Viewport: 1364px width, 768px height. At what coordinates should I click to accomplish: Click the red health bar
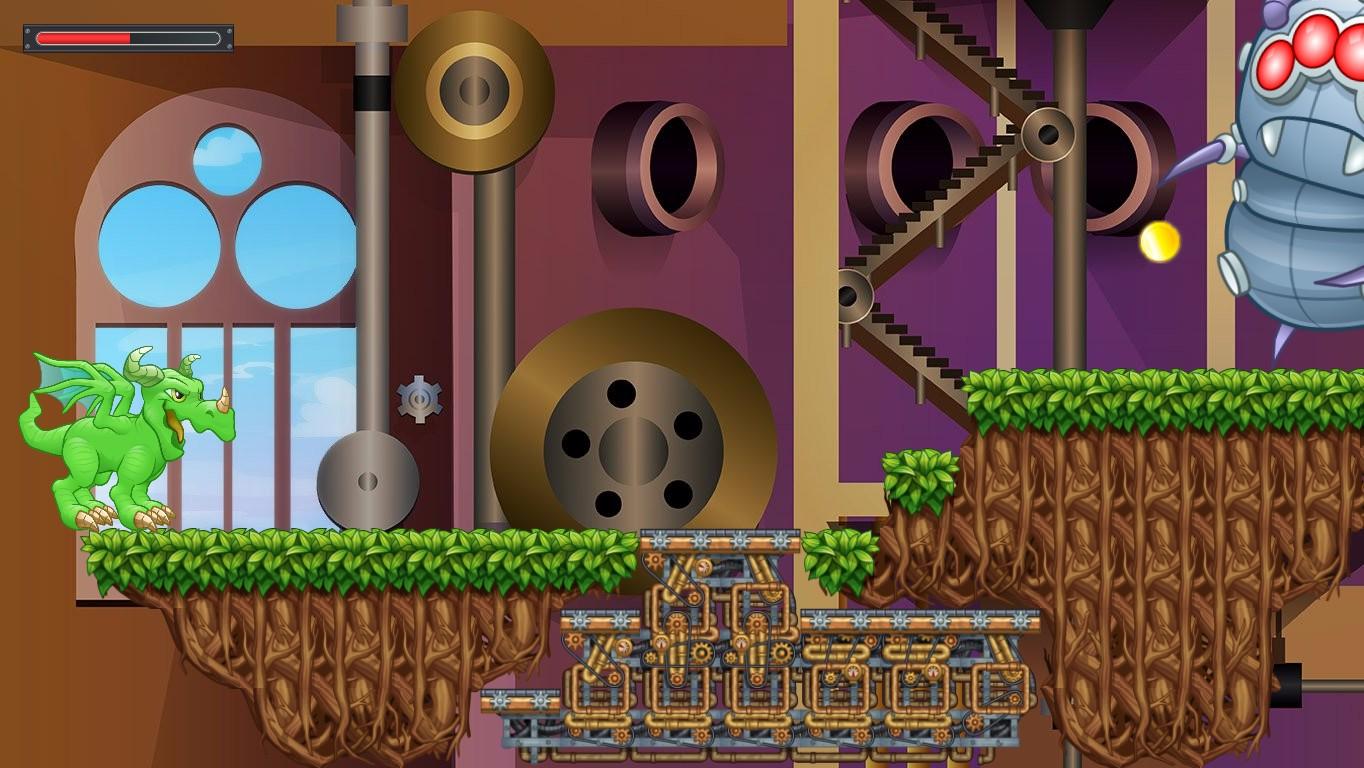coord(85,38)
